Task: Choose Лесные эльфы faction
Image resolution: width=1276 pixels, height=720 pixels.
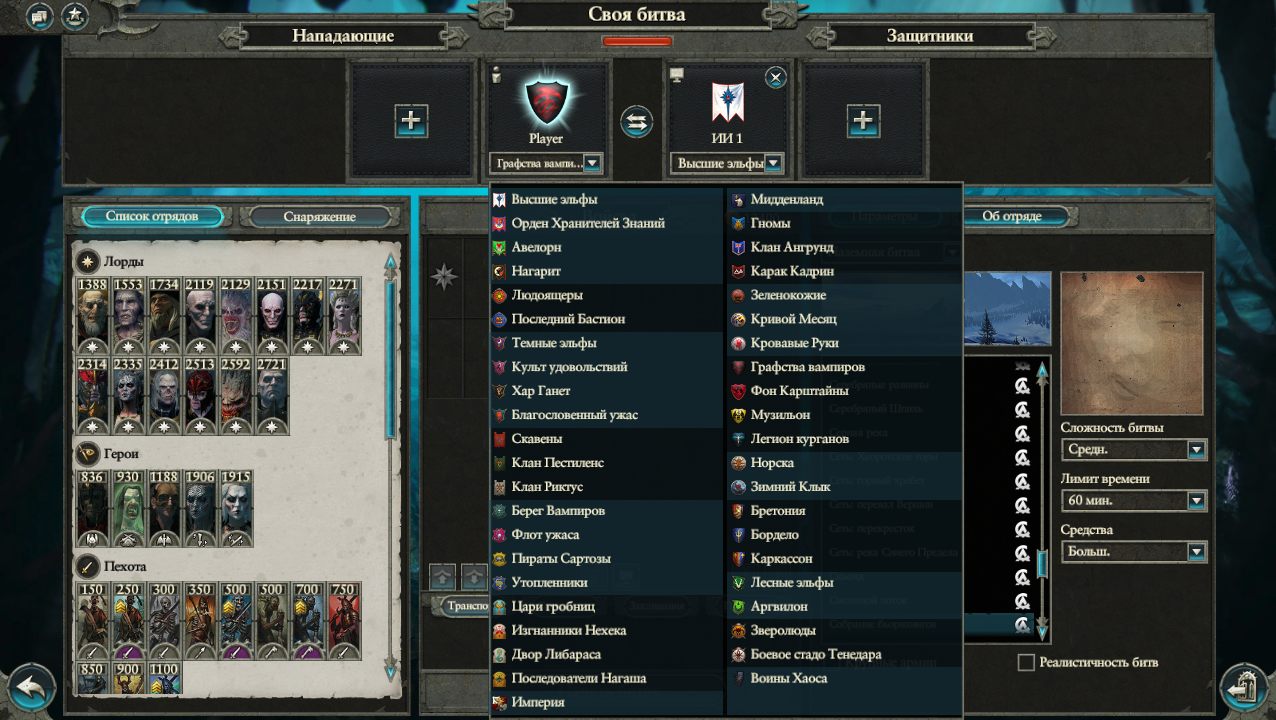Action: pyautogui.click(x=791, y=582)
